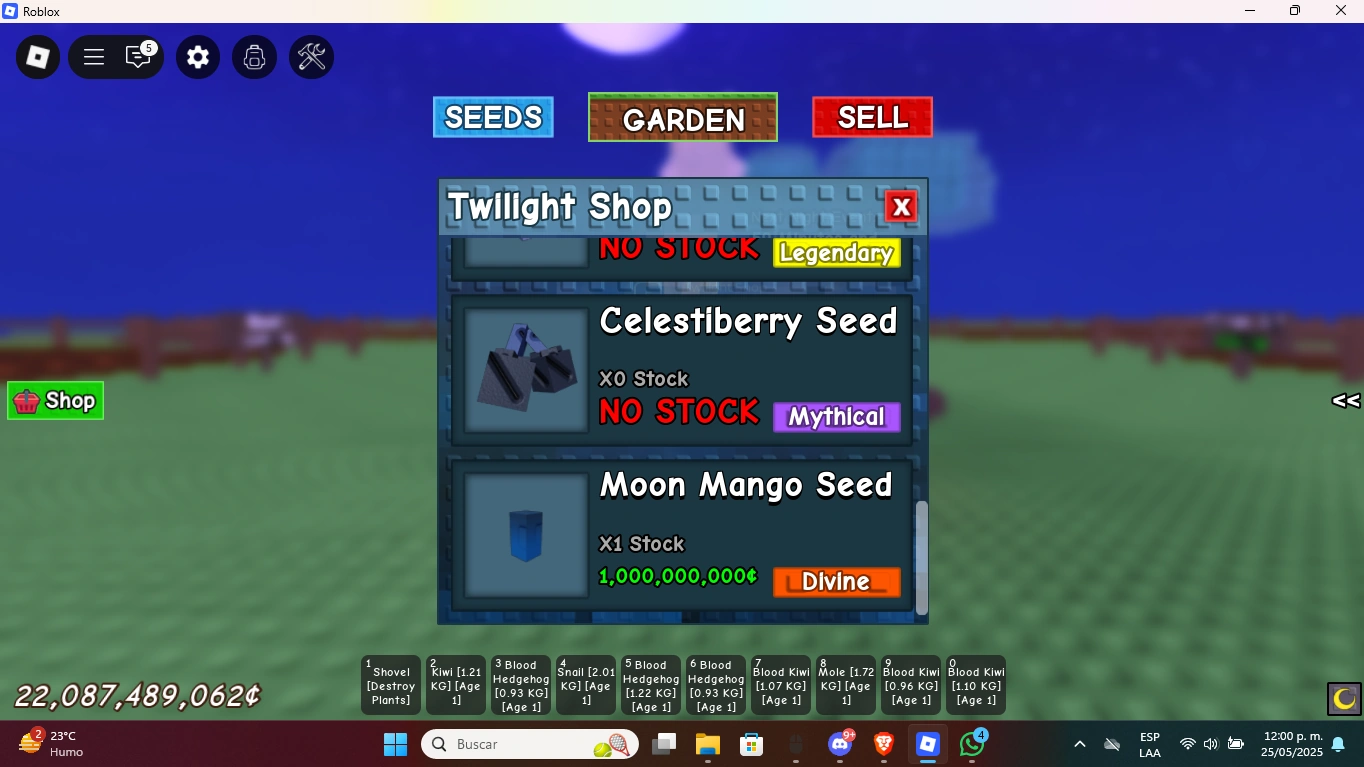Open the backpack inventory icon
1364x767 pixels.
click(x=254, y=57)
